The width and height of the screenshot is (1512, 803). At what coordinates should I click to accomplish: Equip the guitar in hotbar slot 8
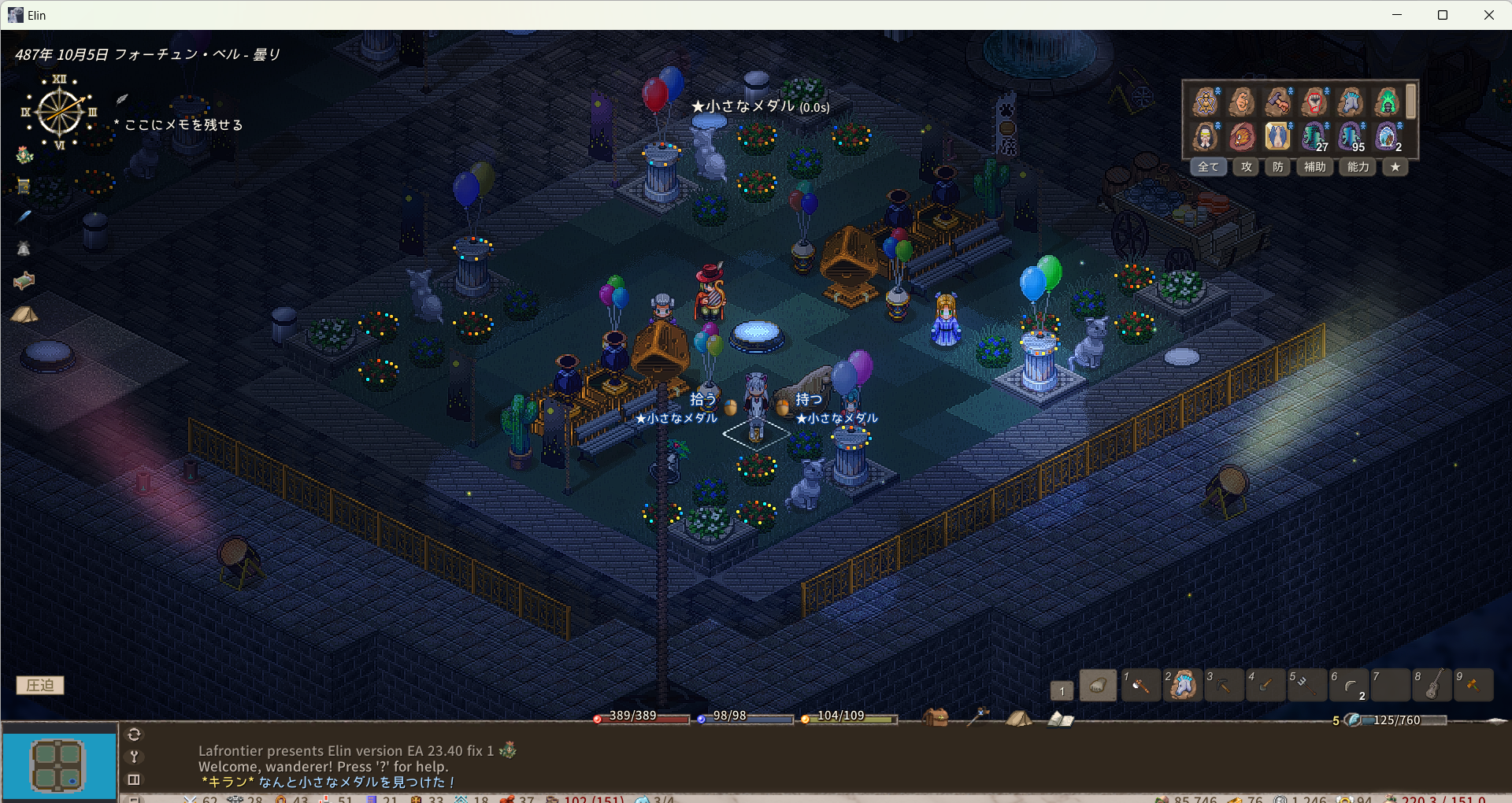pyautogui.click(x=1432, y=686)
